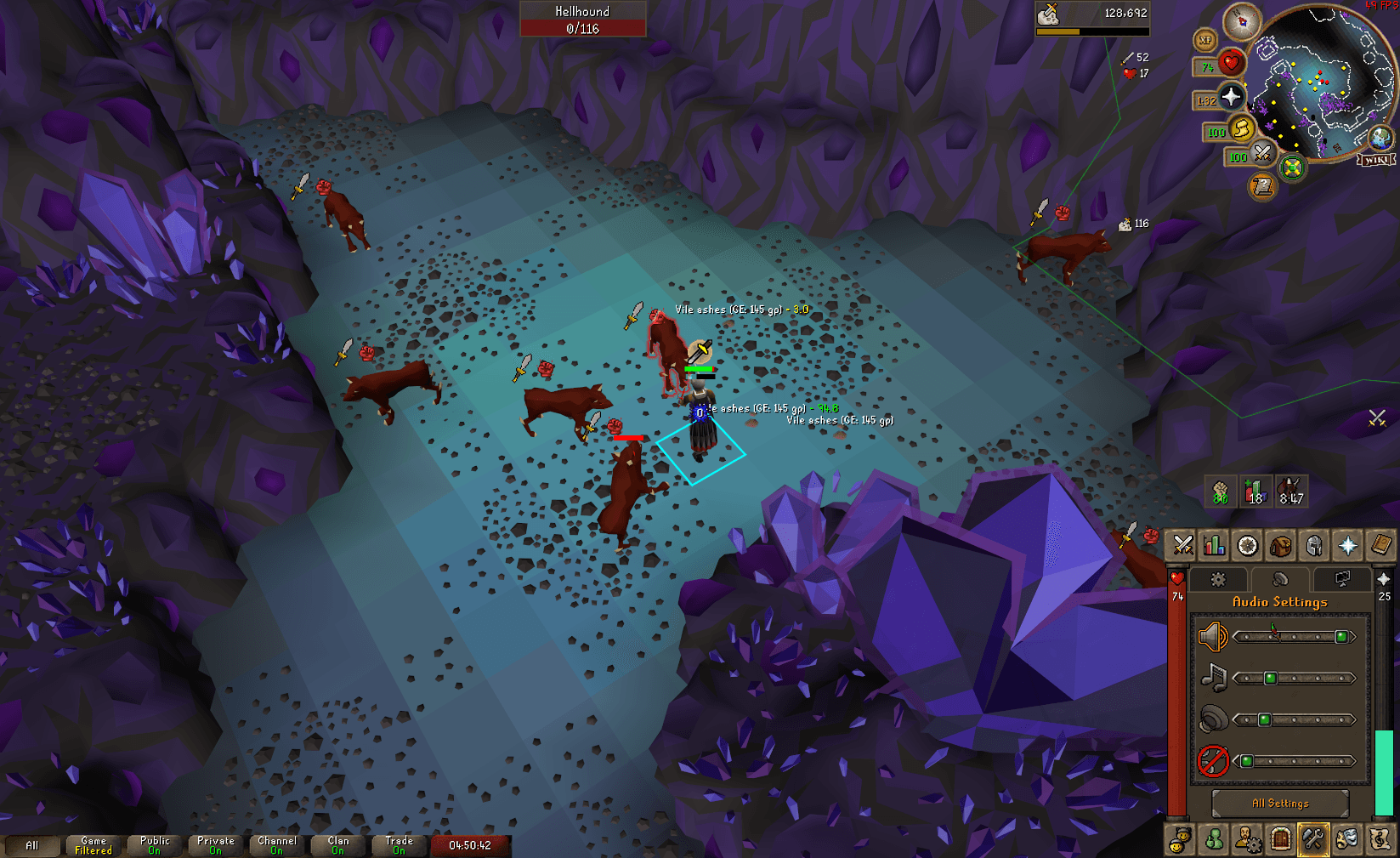Open the Prayer tab

pyautogui.click(x=1346, y=546)
